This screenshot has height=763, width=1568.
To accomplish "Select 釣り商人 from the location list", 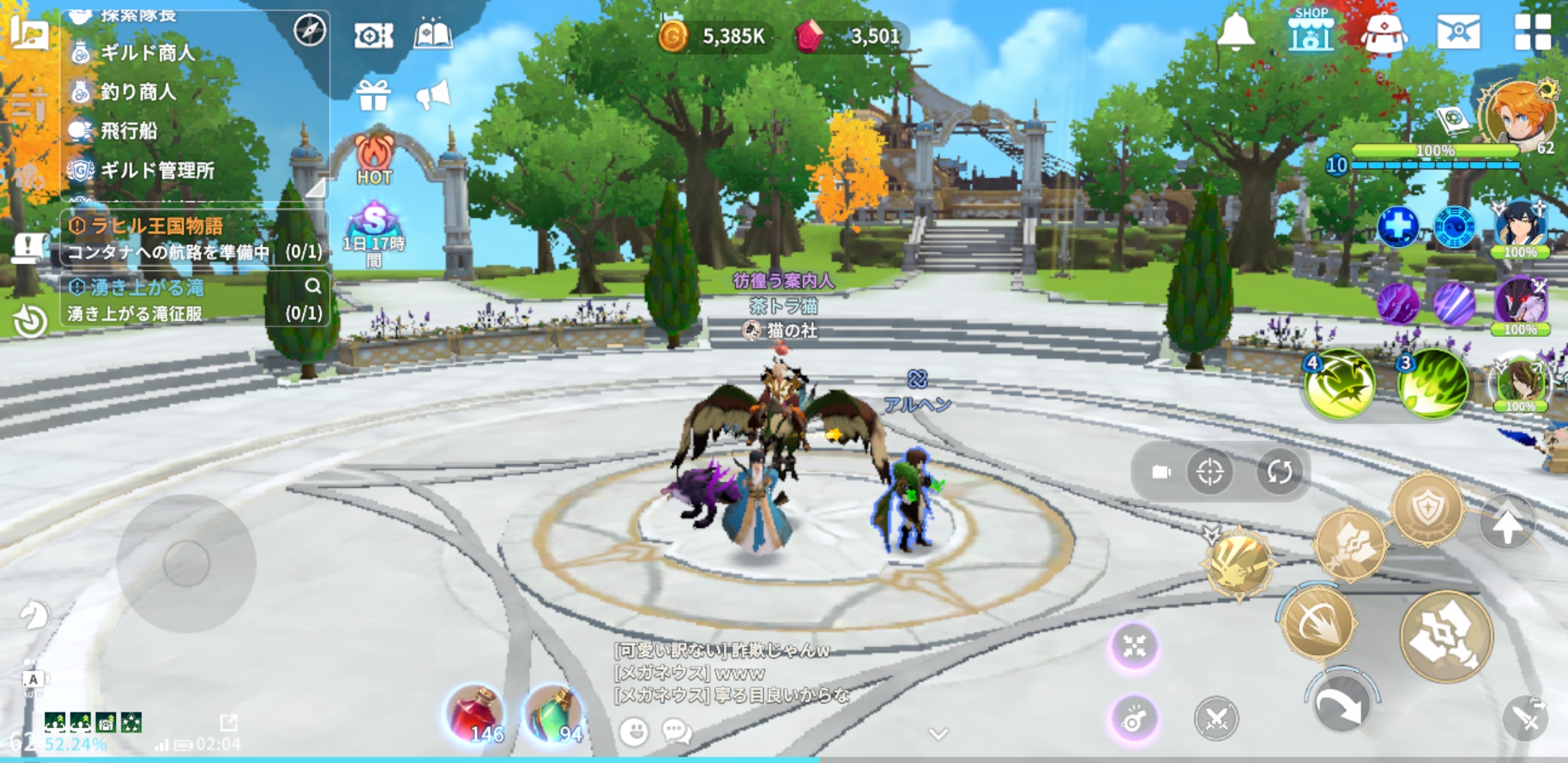I will [x=137, y=92].
